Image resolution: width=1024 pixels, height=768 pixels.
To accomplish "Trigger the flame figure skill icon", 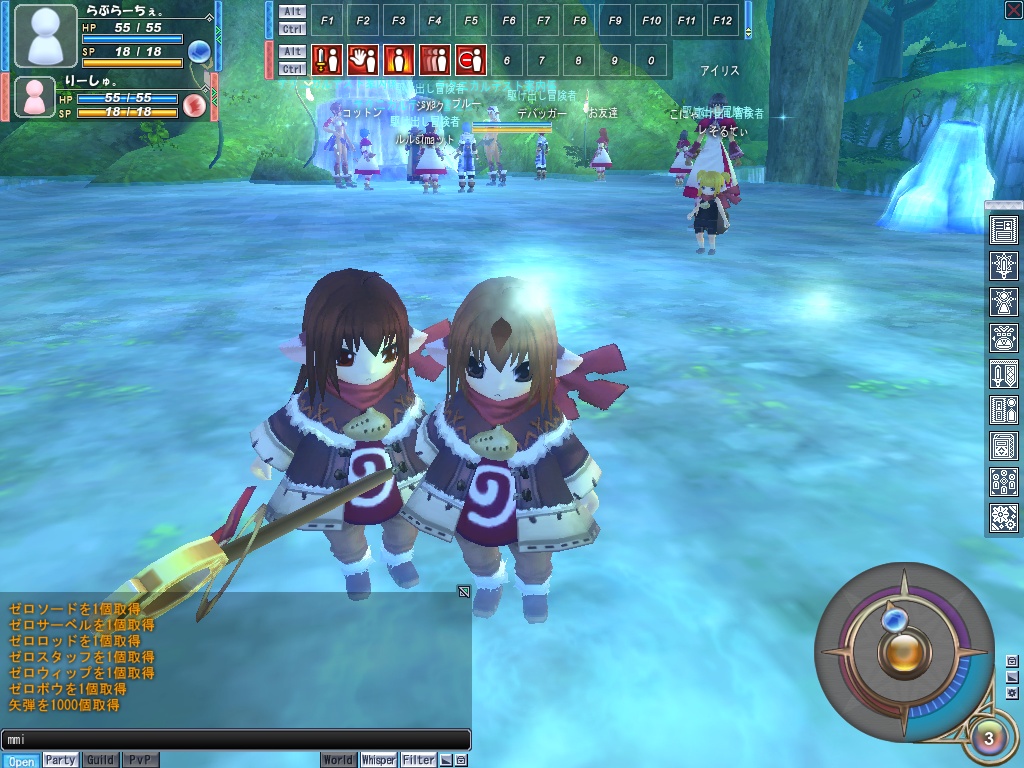I will 398,60.
